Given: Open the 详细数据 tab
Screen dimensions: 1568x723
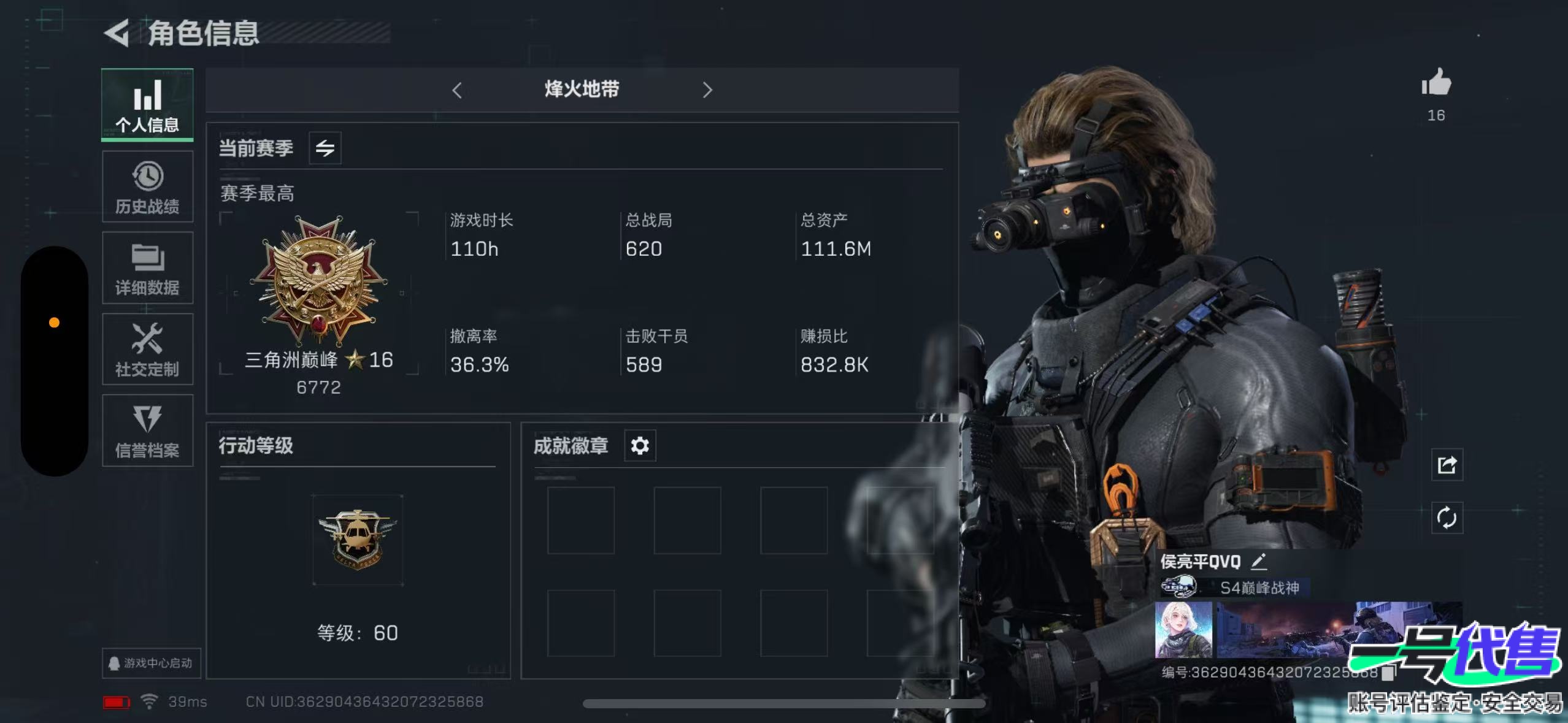Looking at the screenshot, I should pos(147,268).
